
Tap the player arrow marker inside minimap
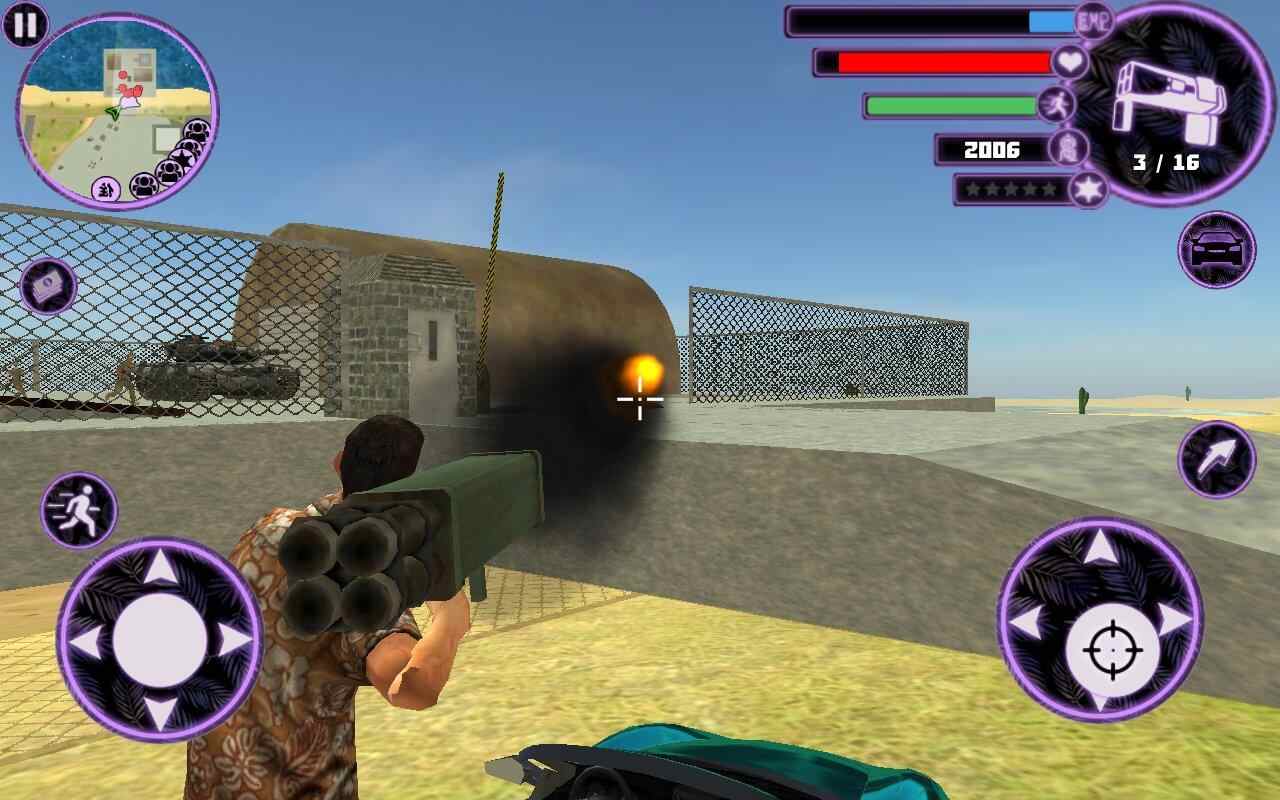pos(115,113)
